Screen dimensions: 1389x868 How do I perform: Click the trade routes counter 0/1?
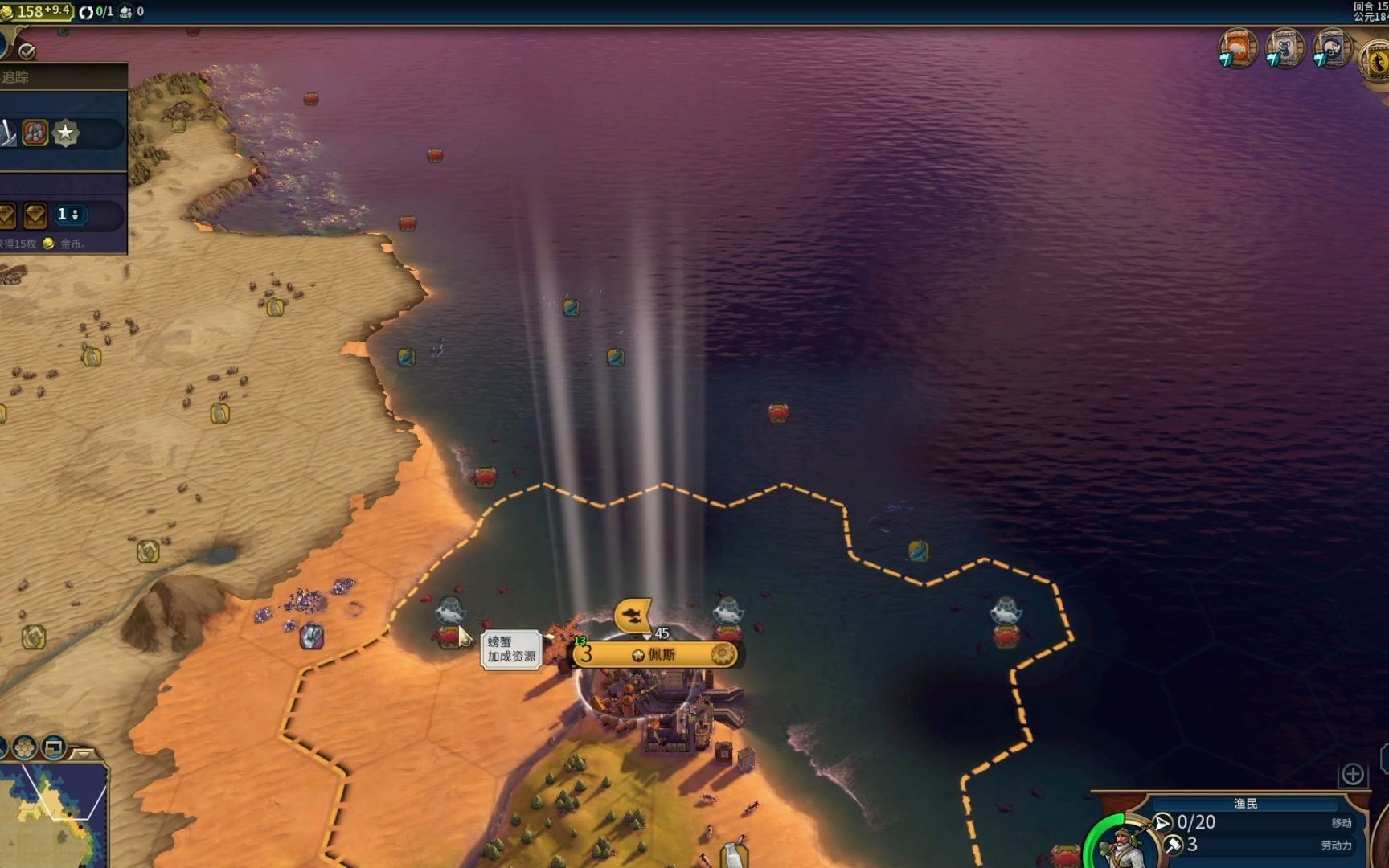click(96, 11)
